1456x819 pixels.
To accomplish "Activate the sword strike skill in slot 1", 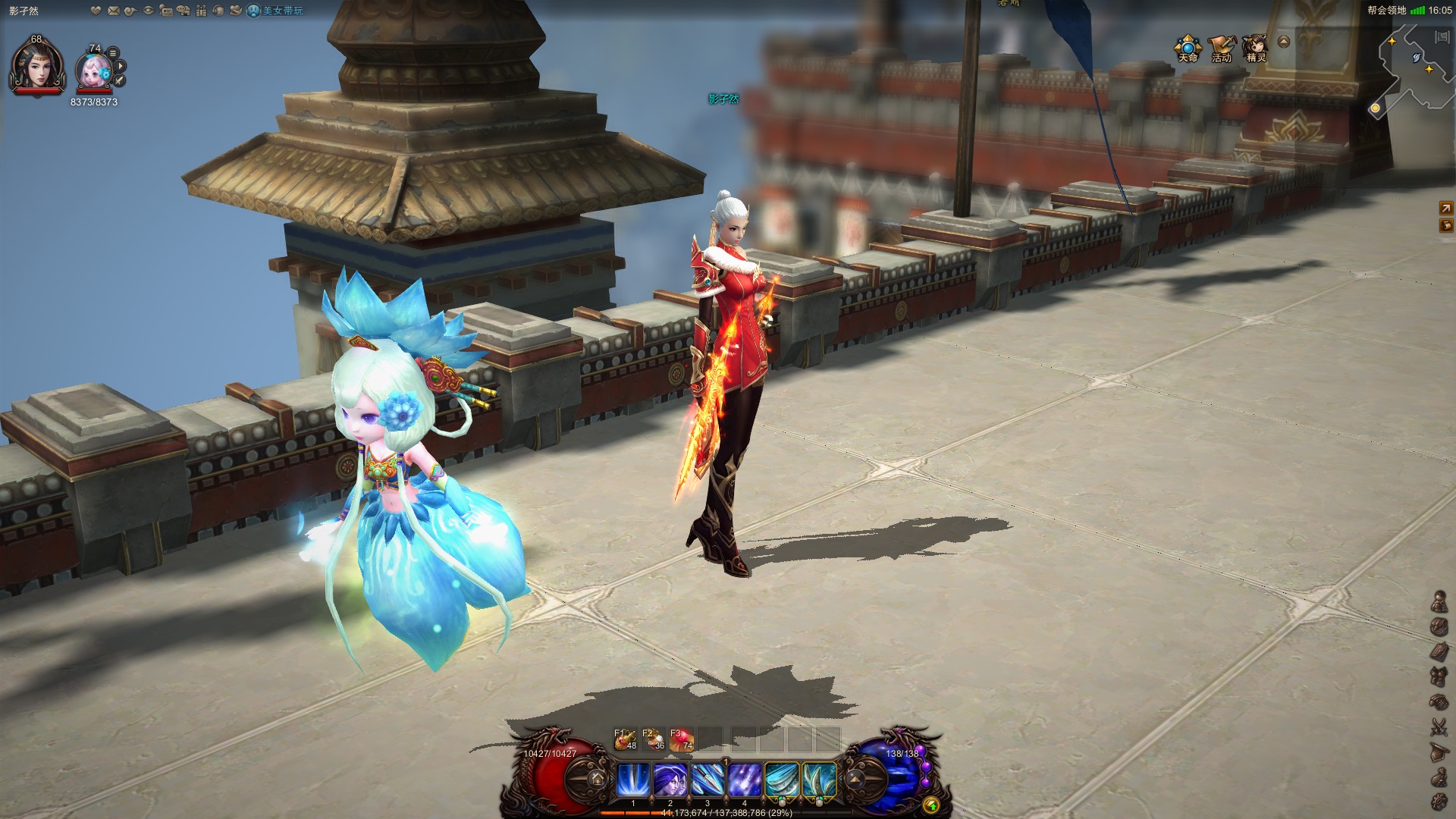I will tap(632, 780).
